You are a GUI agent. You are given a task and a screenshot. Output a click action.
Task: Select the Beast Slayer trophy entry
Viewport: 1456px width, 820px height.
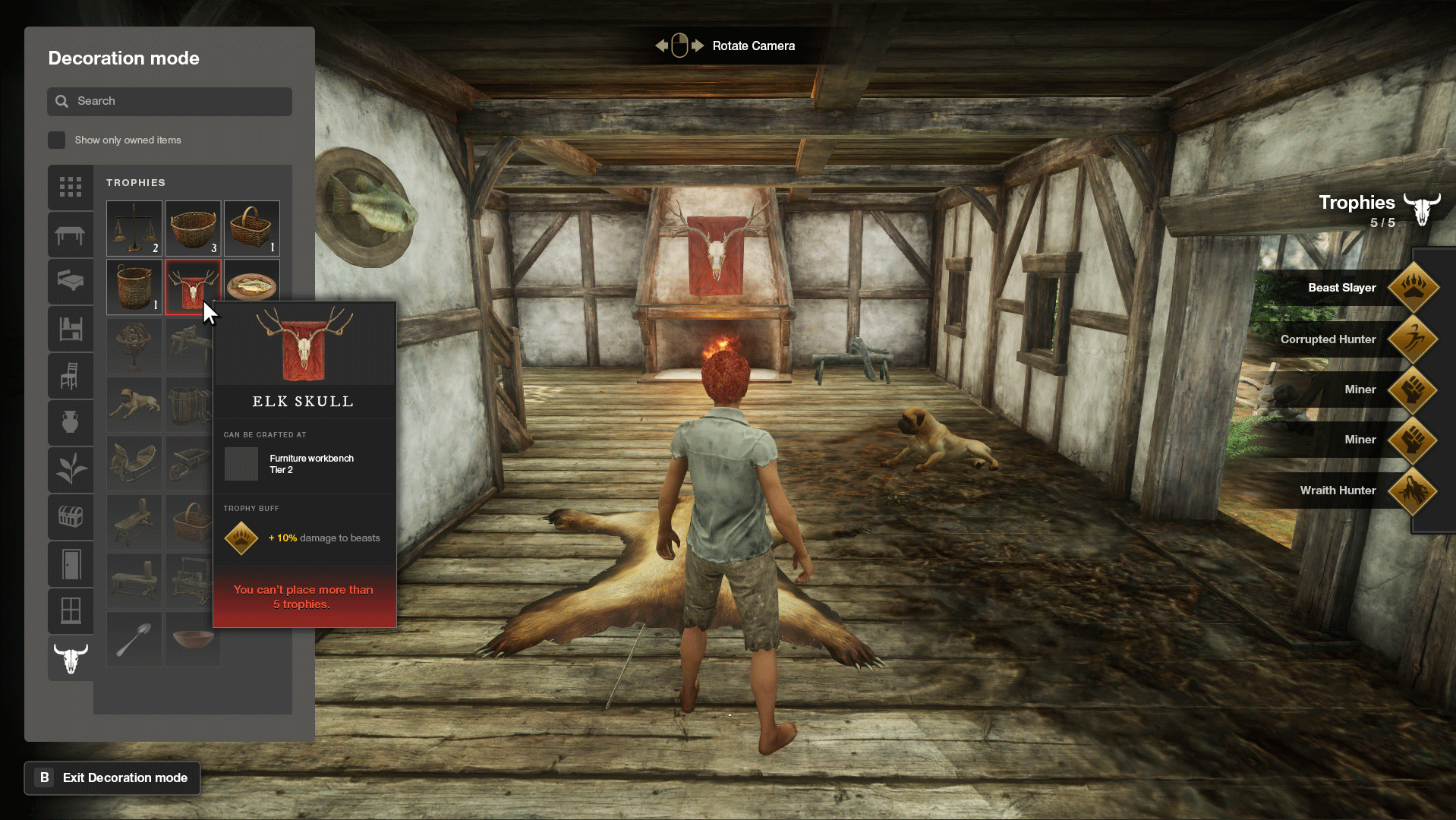pos(1344,288)
